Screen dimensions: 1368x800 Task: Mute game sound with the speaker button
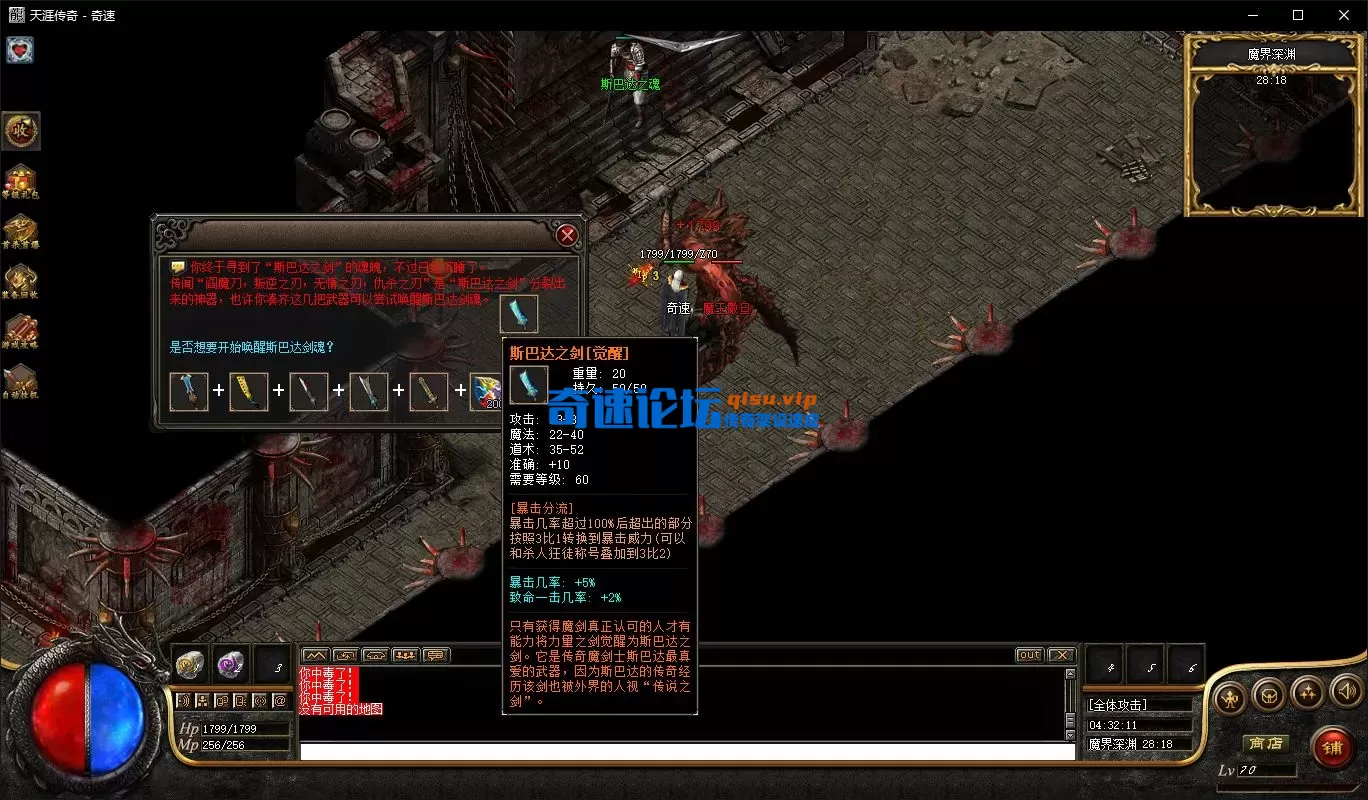tap(1345, 692)
